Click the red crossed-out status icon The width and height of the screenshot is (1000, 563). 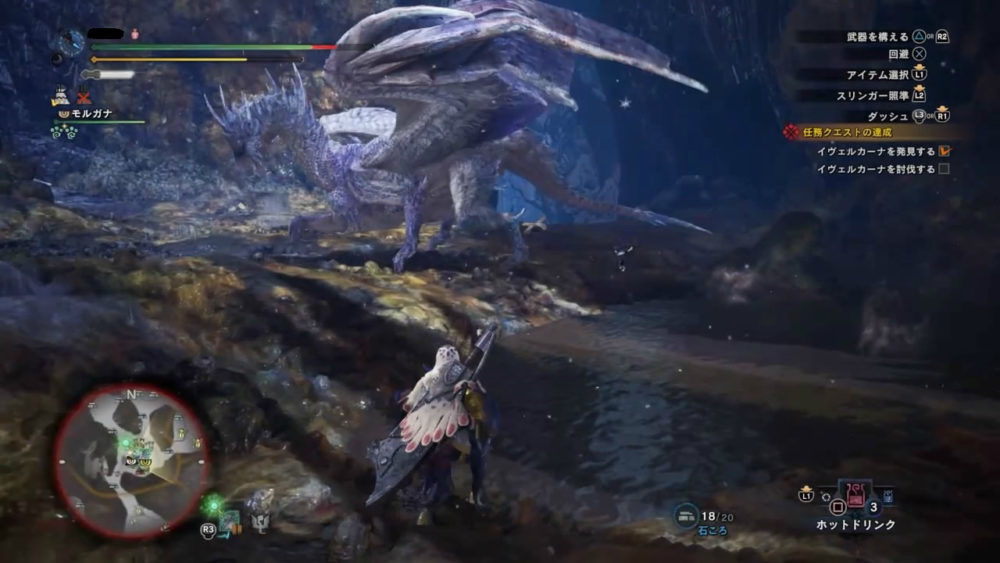pyautogui.click(x=86, y=98)
